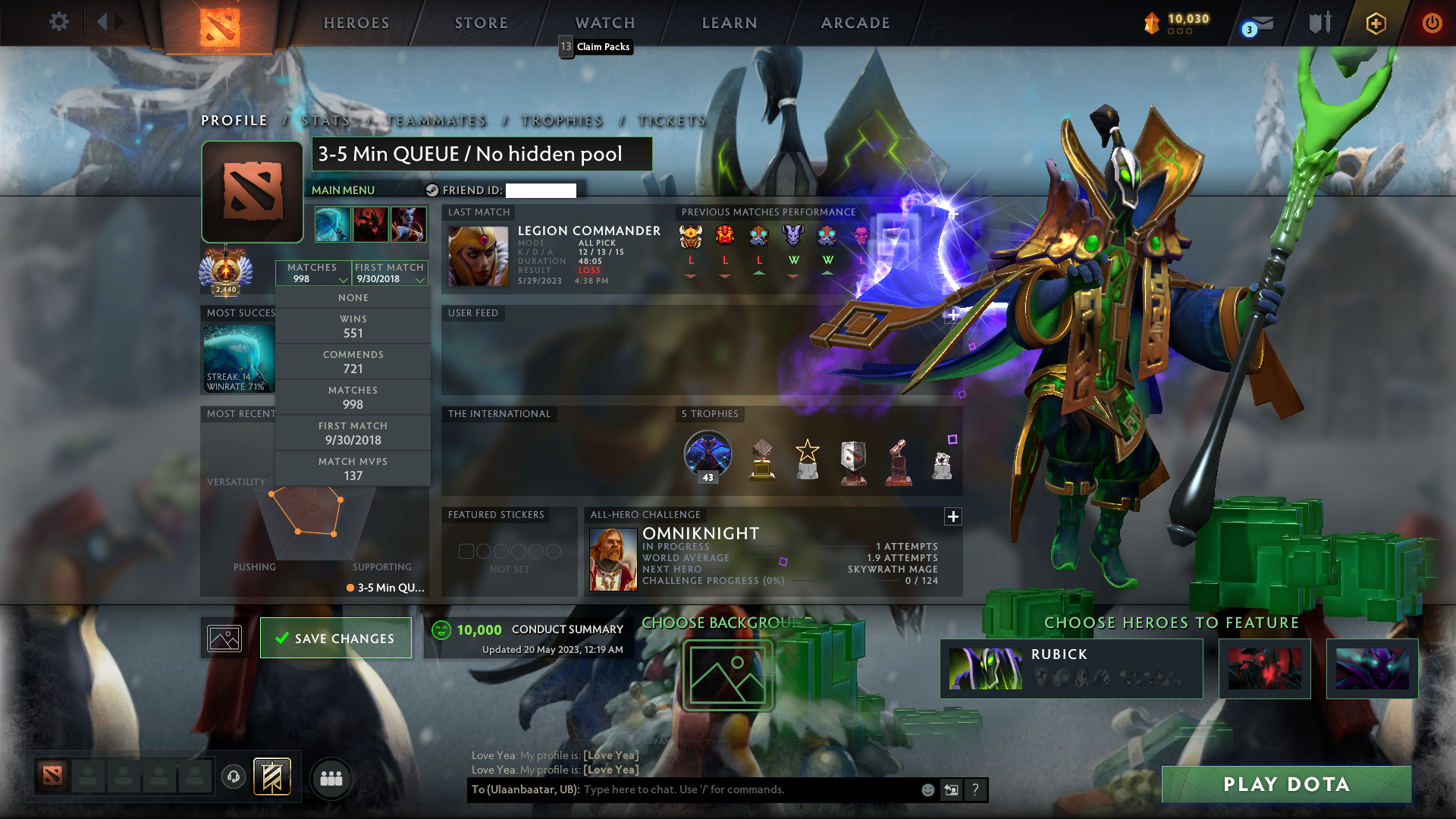Open the TROPHIES profile tab

pos(561,121)
